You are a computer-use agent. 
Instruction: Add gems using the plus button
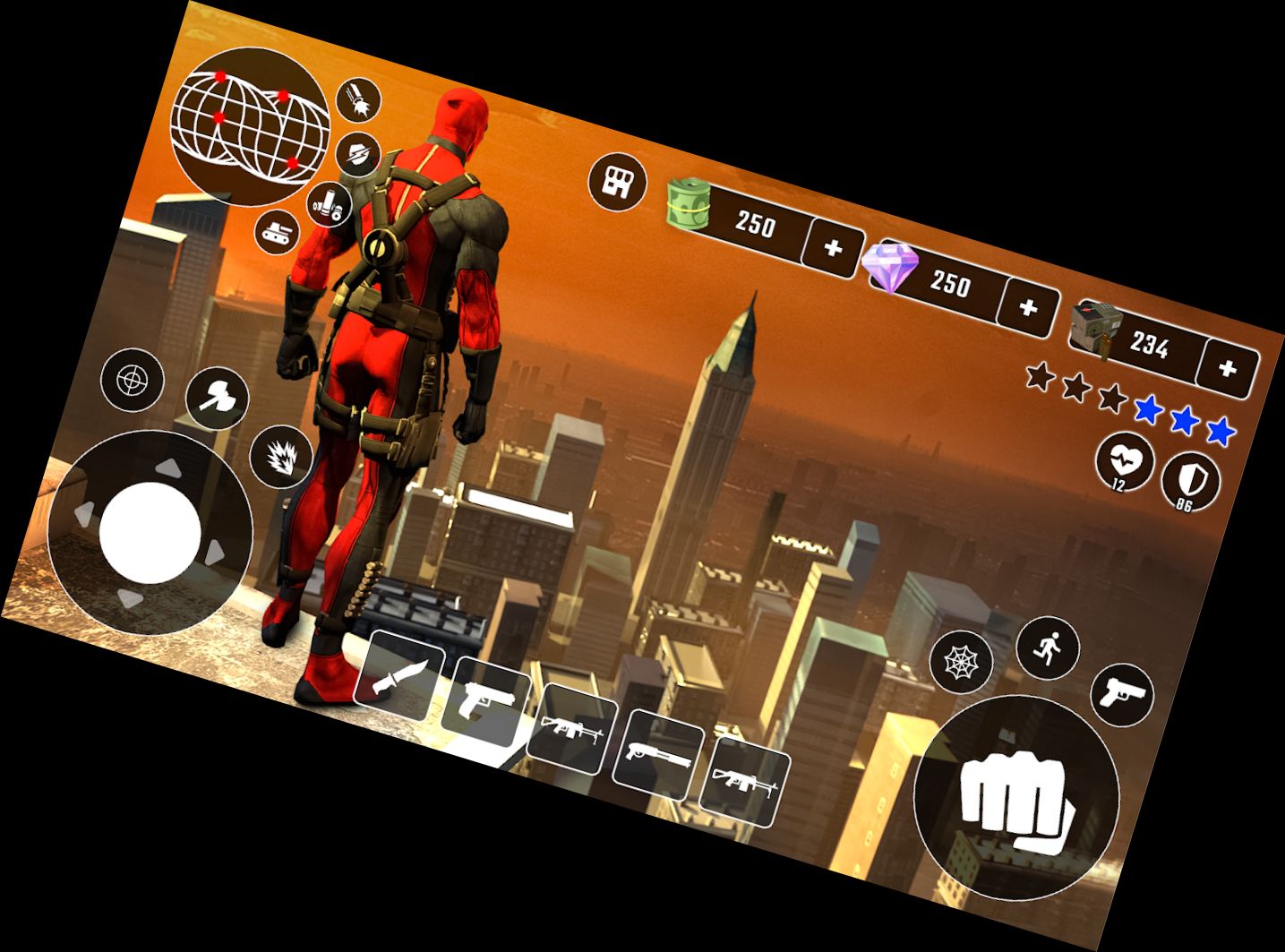1027,307
